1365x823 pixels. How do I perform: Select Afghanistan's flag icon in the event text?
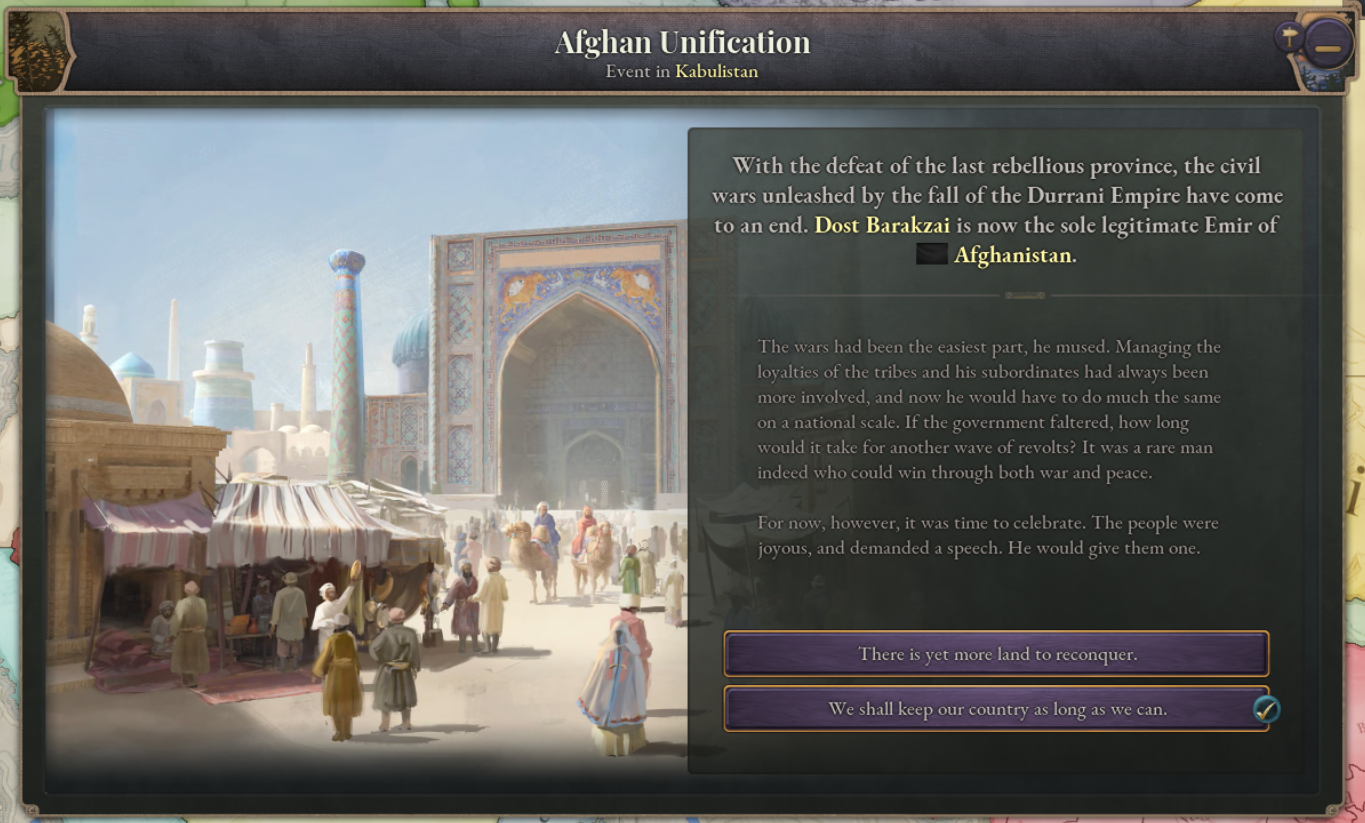[x=930, y=255]
